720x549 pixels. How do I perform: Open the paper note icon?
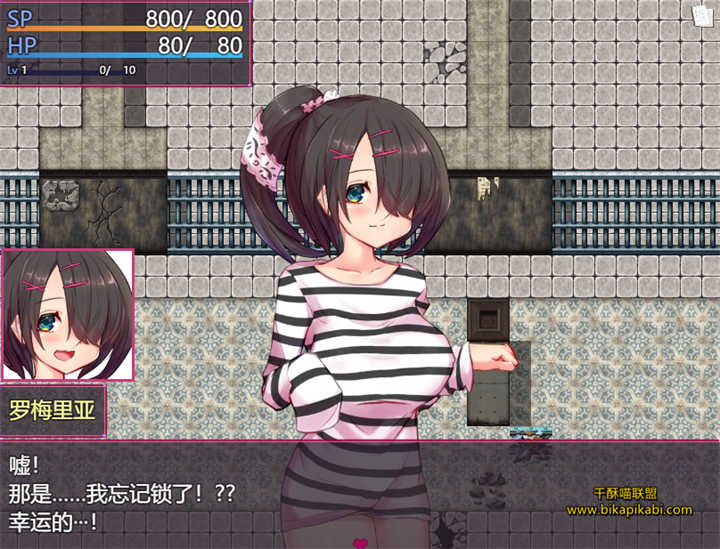click(x=702, y=15)
